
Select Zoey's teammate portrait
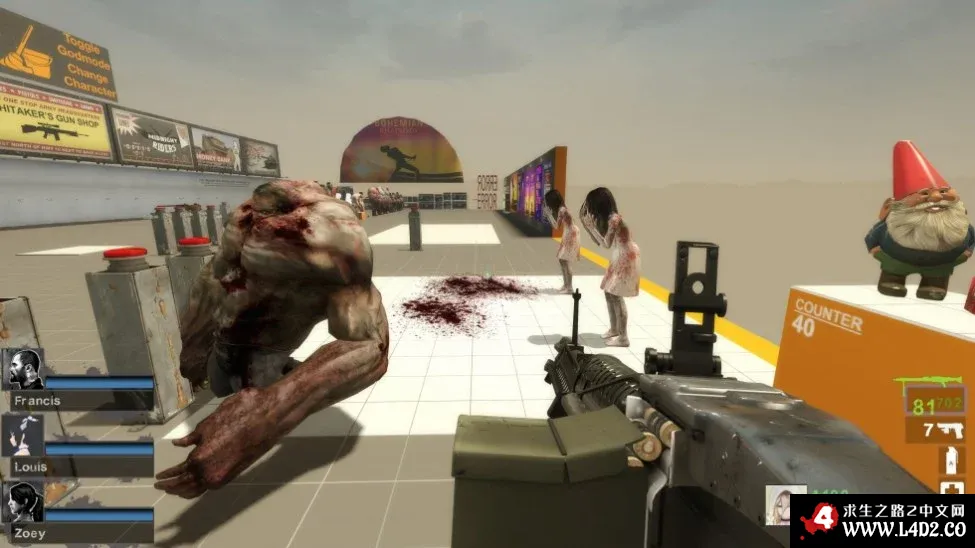tap(22, 503)
